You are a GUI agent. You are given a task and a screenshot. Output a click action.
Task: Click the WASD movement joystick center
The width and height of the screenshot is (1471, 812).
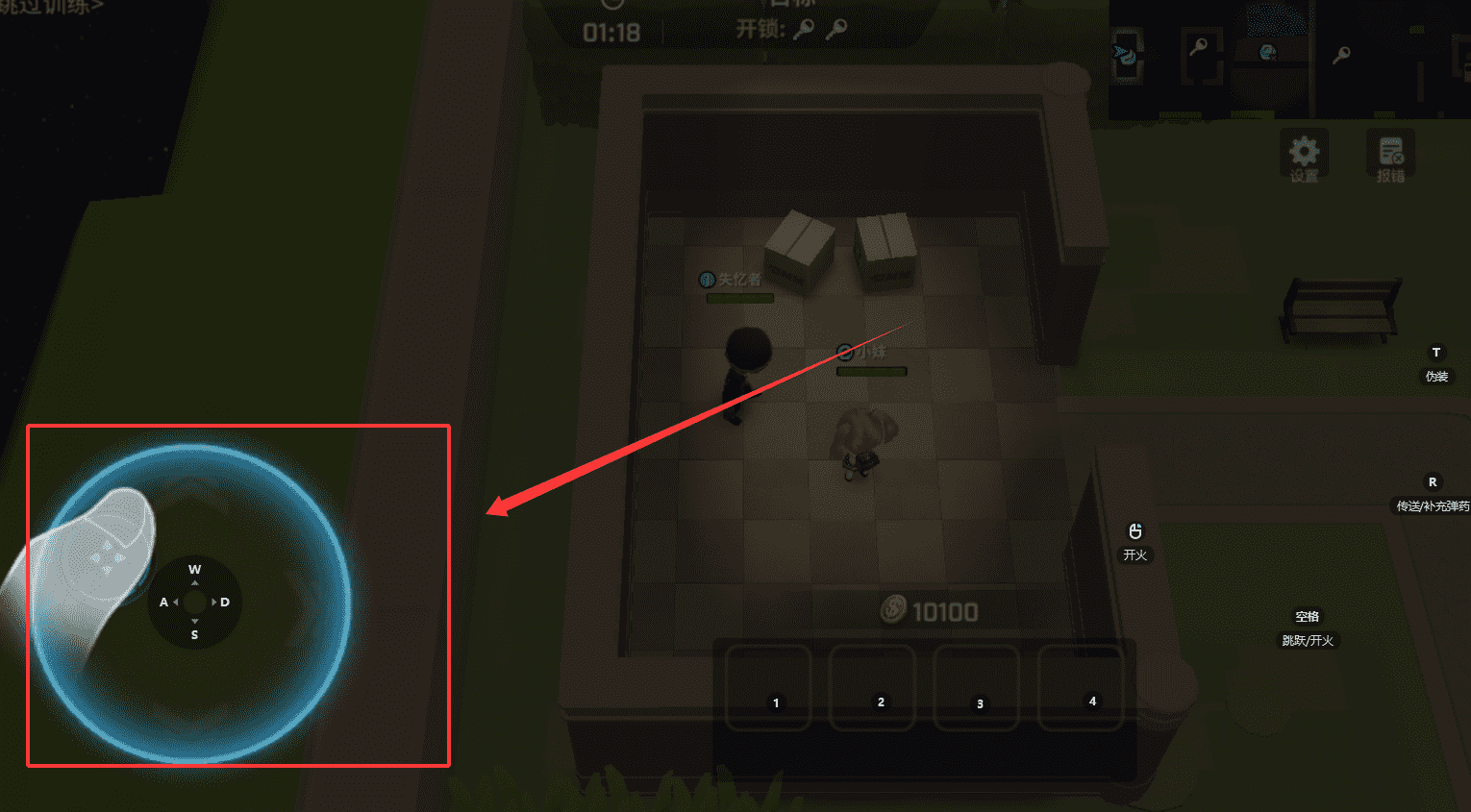(194, 603)
